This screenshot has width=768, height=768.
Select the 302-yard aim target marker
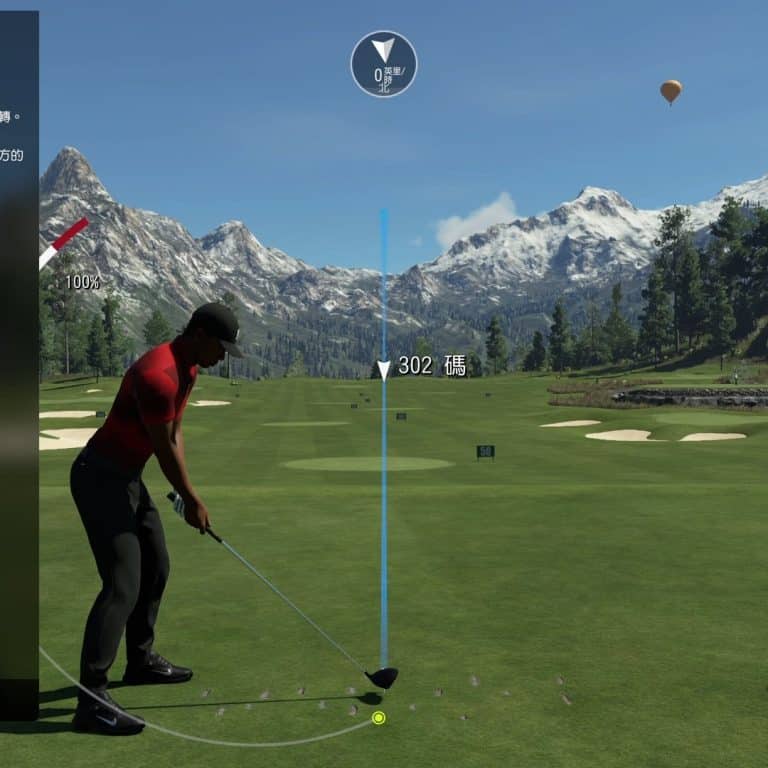(384, 370)
